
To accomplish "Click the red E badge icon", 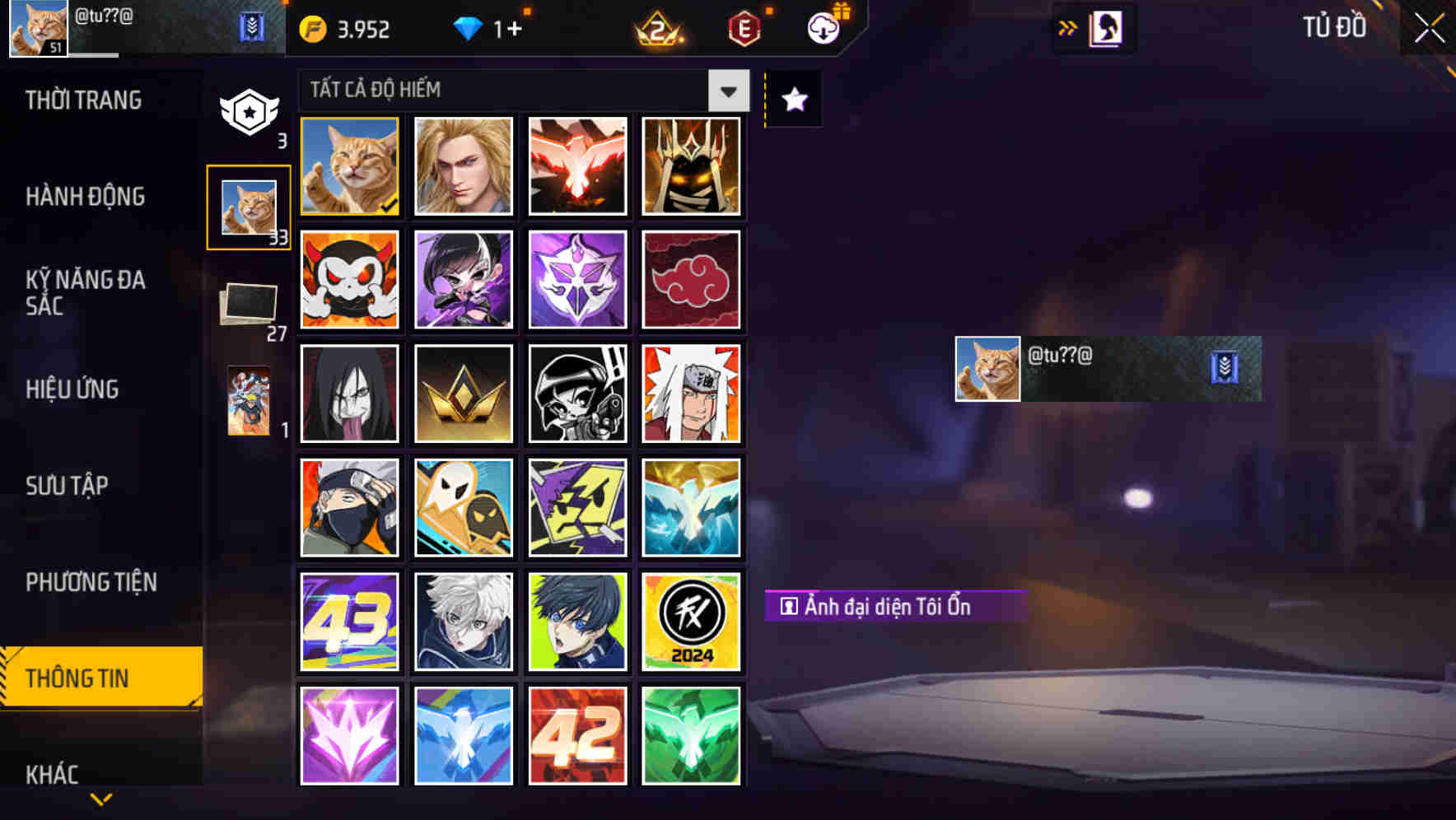I will [x=743, y=27].
